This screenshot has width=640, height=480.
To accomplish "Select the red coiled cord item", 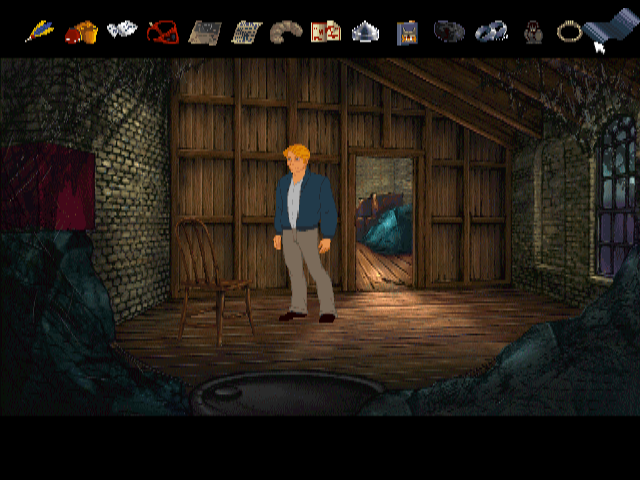I will coord(162,32).
